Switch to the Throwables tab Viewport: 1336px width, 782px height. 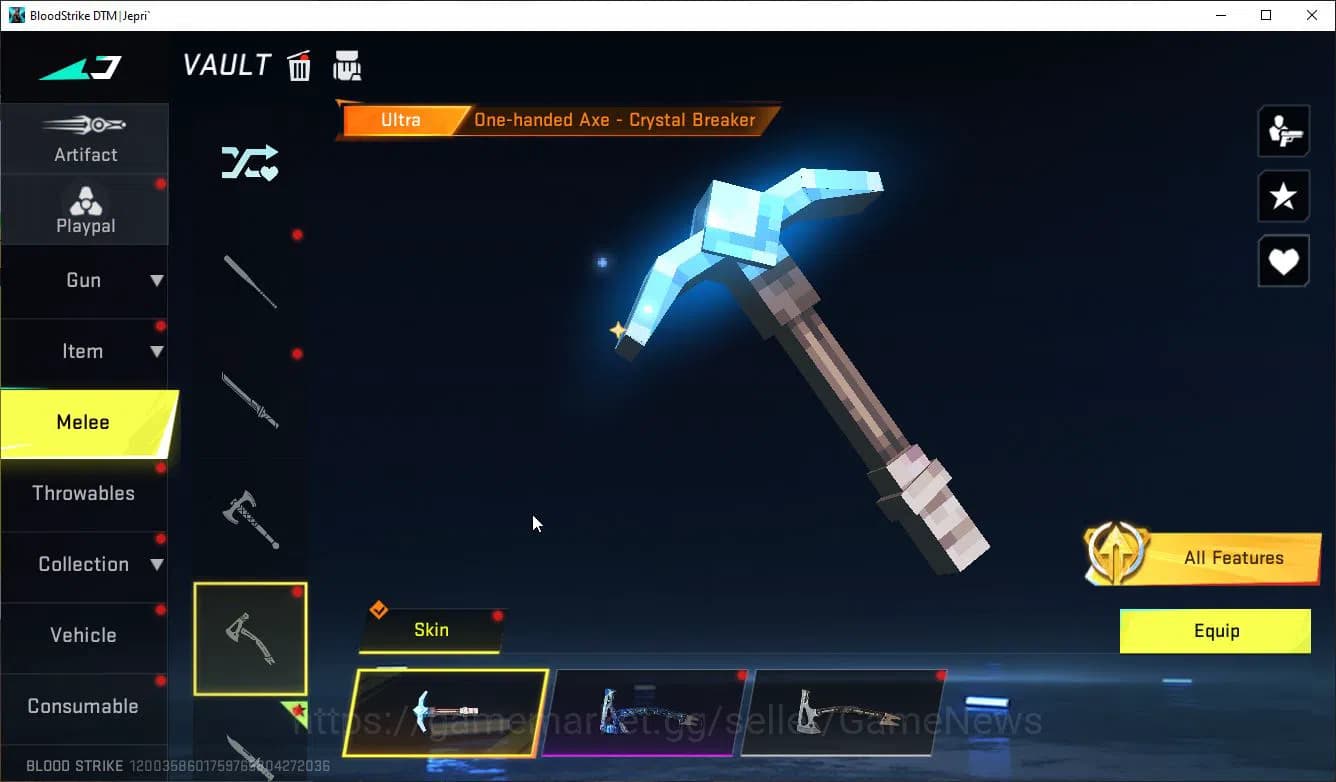pyautogui.click(x=85, y=493)
